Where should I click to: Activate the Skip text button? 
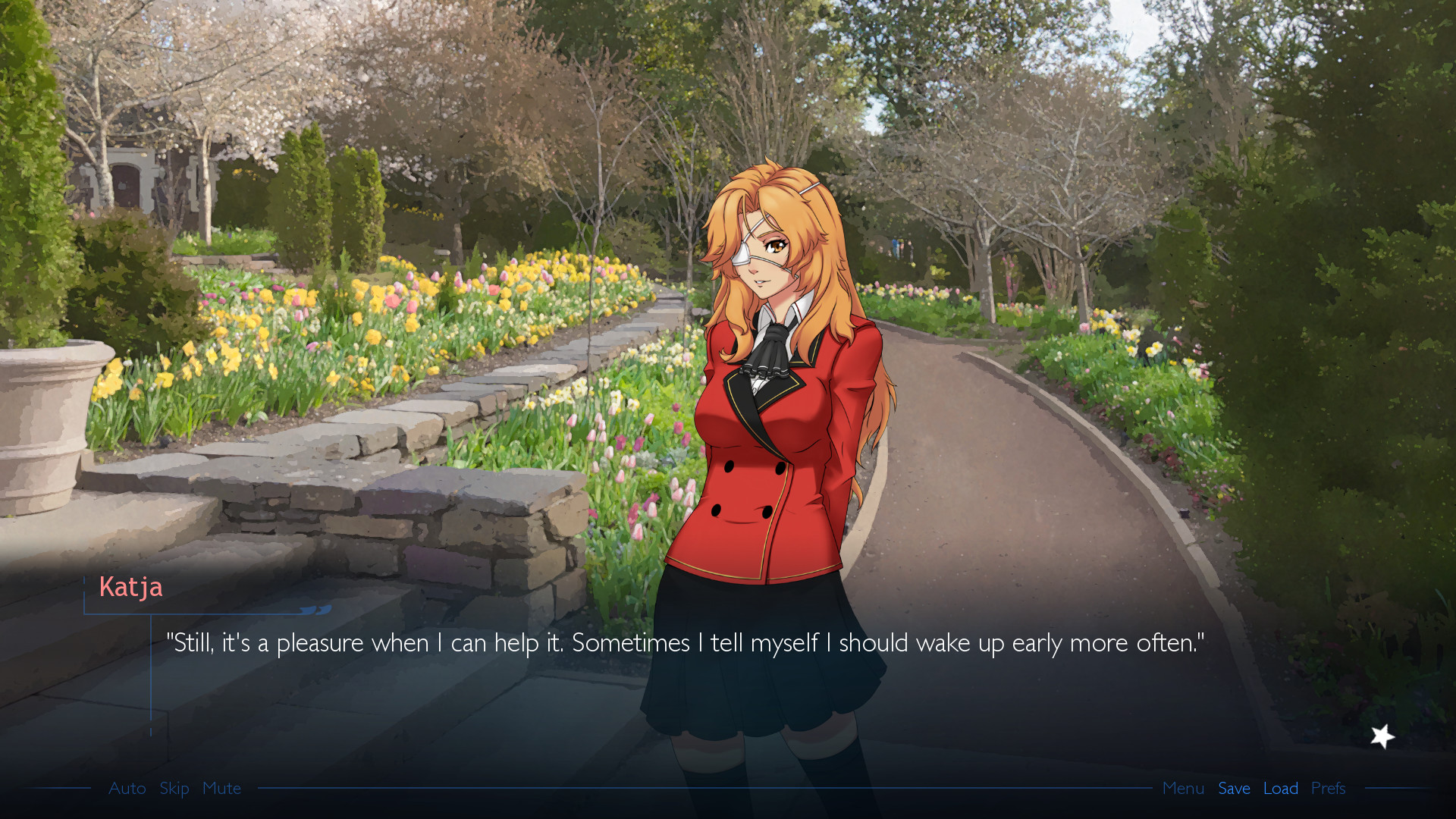[174, 789]
